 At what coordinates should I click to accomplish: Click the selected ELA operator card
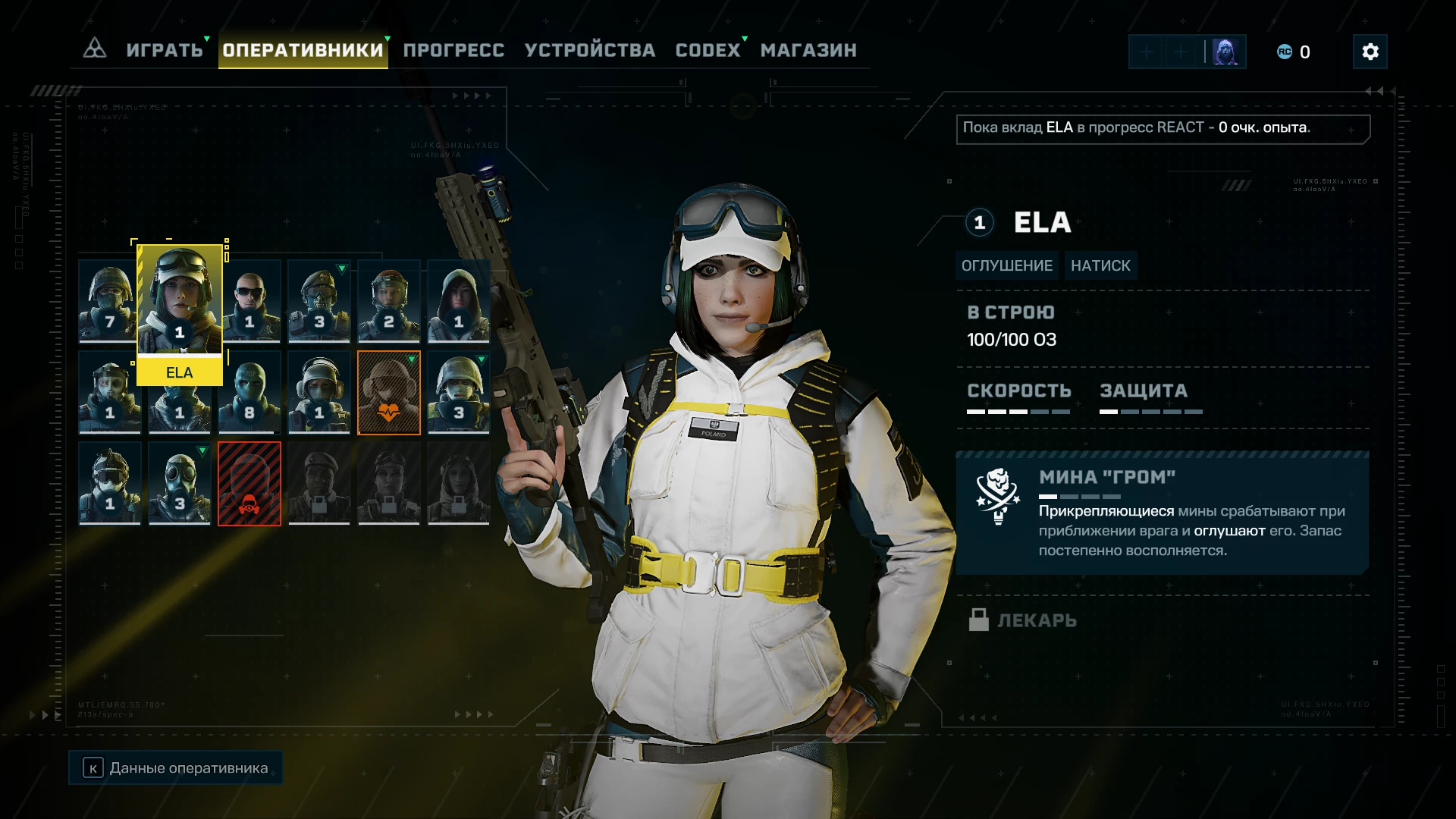pyautogui.click(x=180, y=311)
